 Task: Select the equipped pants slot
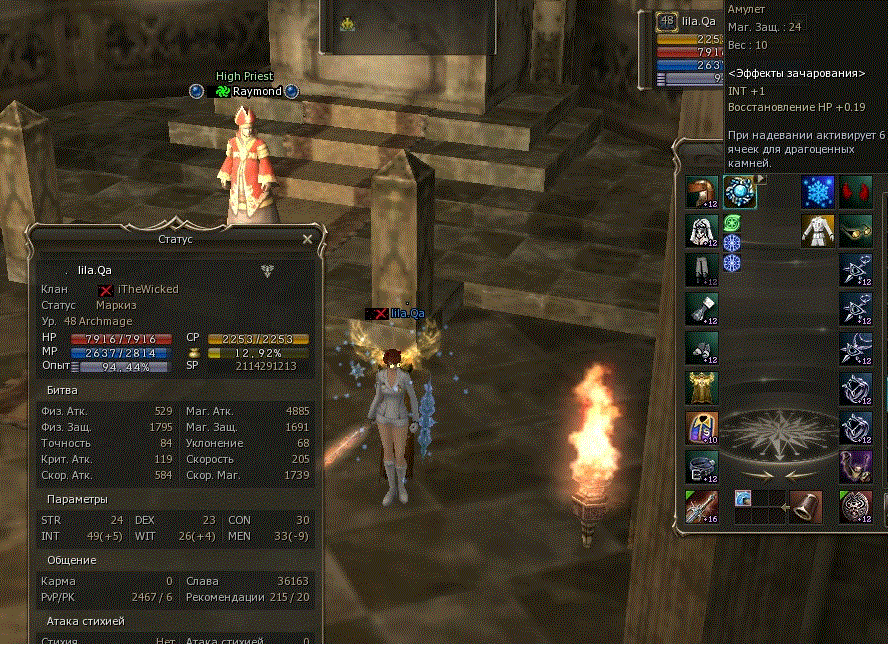coord(702,270)
